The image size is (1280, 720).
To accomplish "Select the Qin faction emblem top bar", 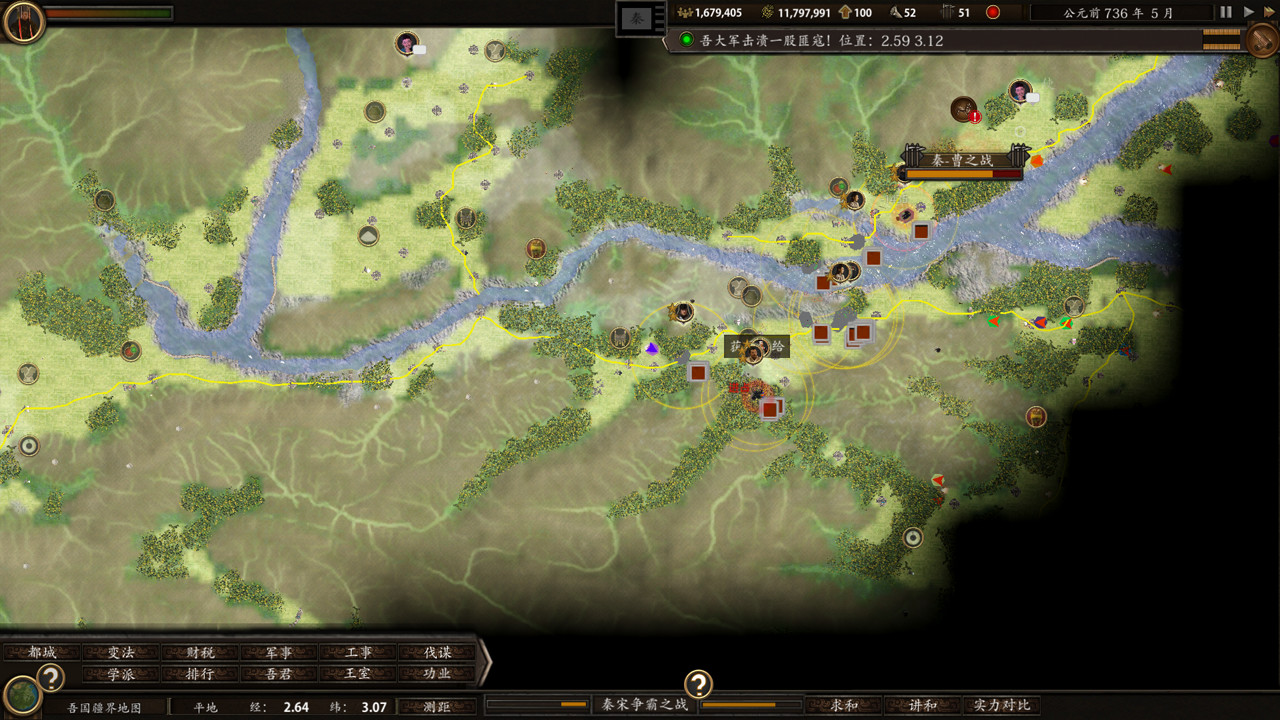I will coord(638,18).
